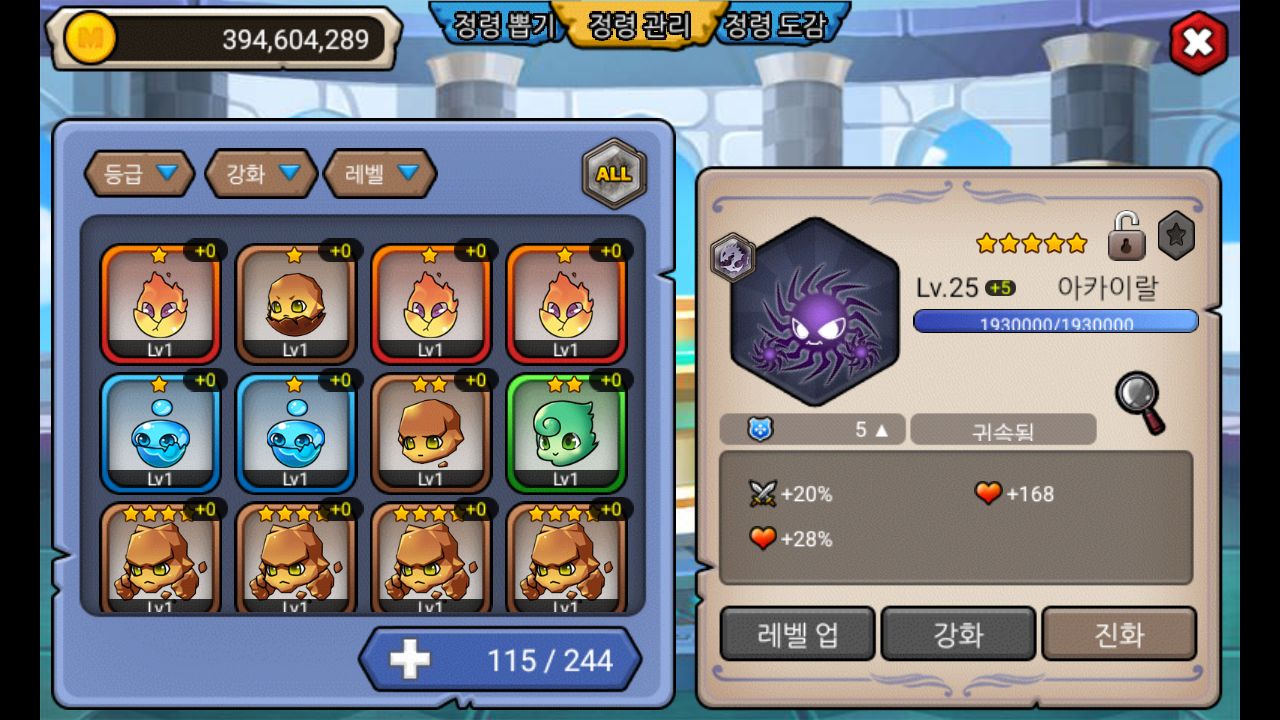Image resolution: width=1280 pixels, height=720 pixels.
Task: Select the 정령 관리 tab
Action: [640, 26]
